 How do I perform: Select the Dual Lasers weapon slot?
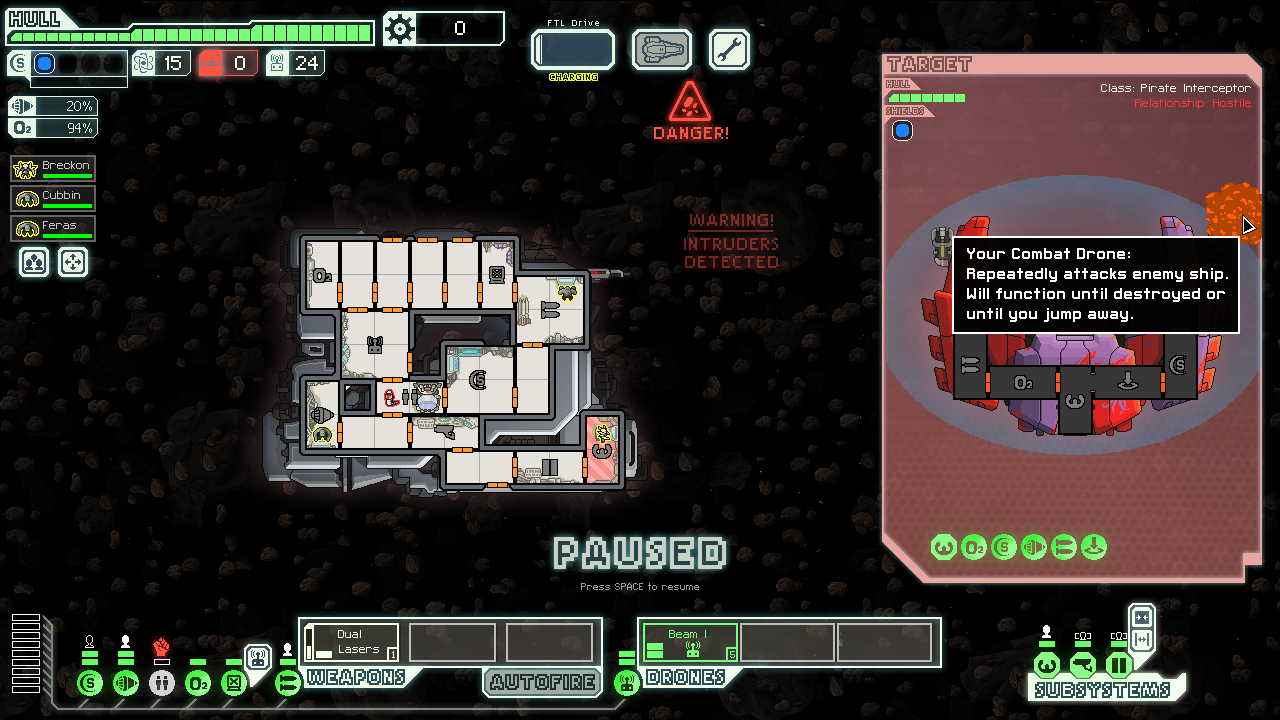pyautogui.click(x=351, y=642)
